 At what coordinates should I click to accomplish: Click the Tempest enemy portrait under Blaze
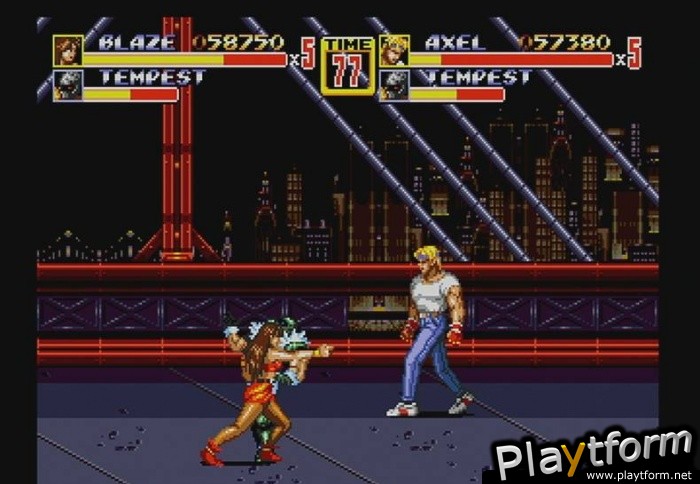[x=67, y=85]
